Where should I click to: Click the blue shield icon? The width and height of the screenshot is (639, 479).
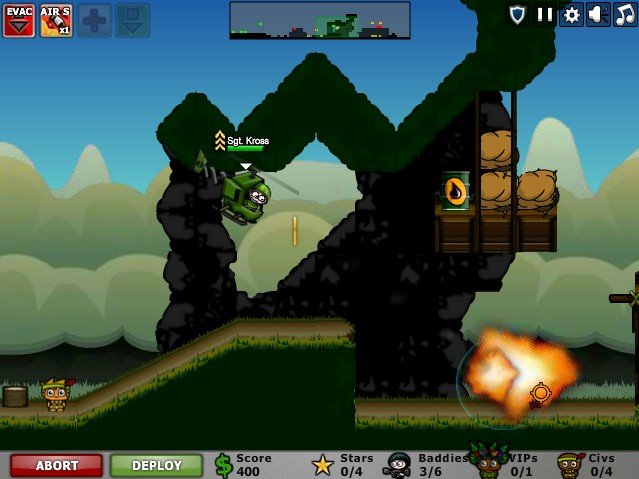point(517,15)
